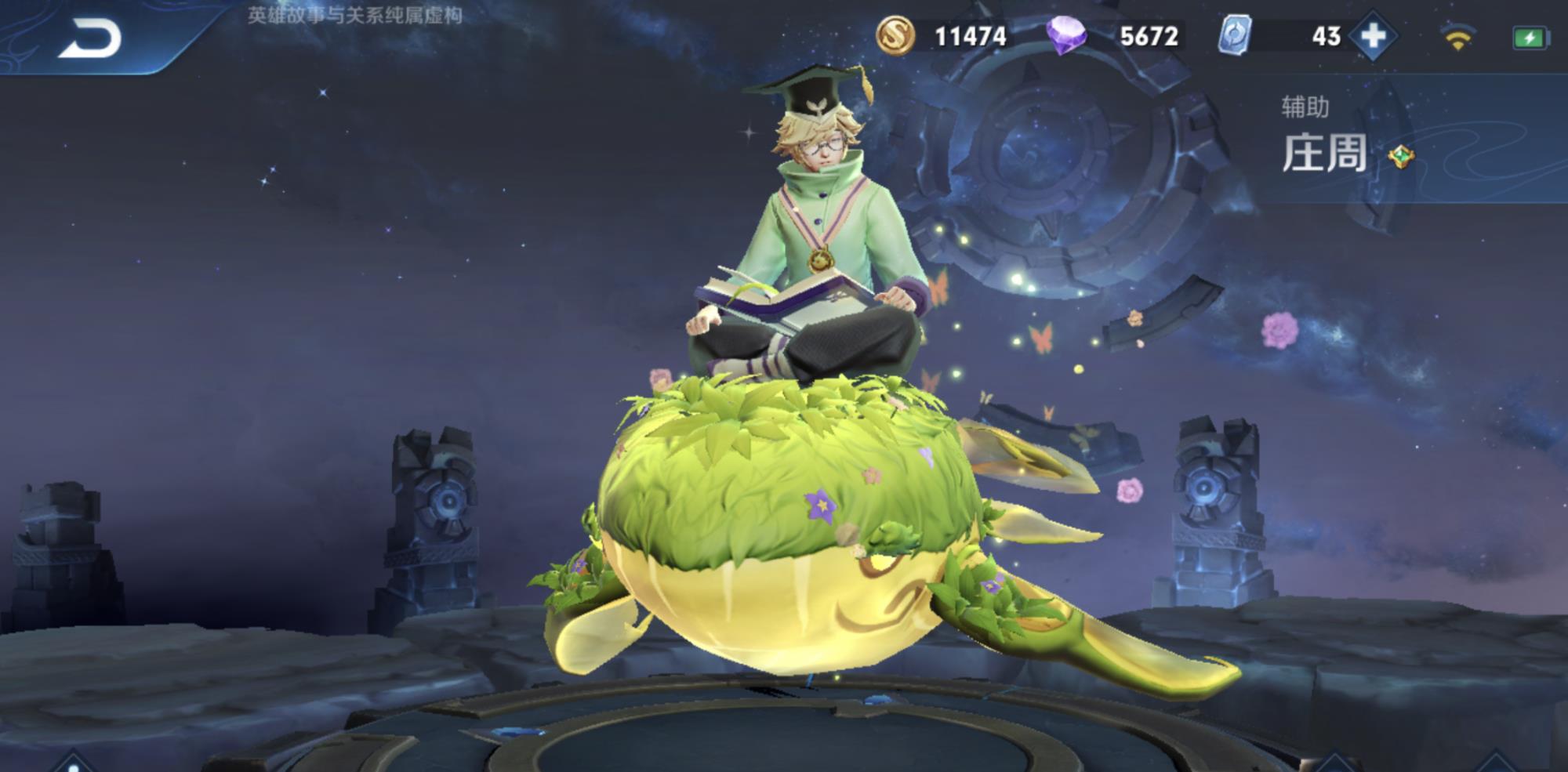
Task: Add more tickets with plus button
Action: click(x=1373, y=36)
